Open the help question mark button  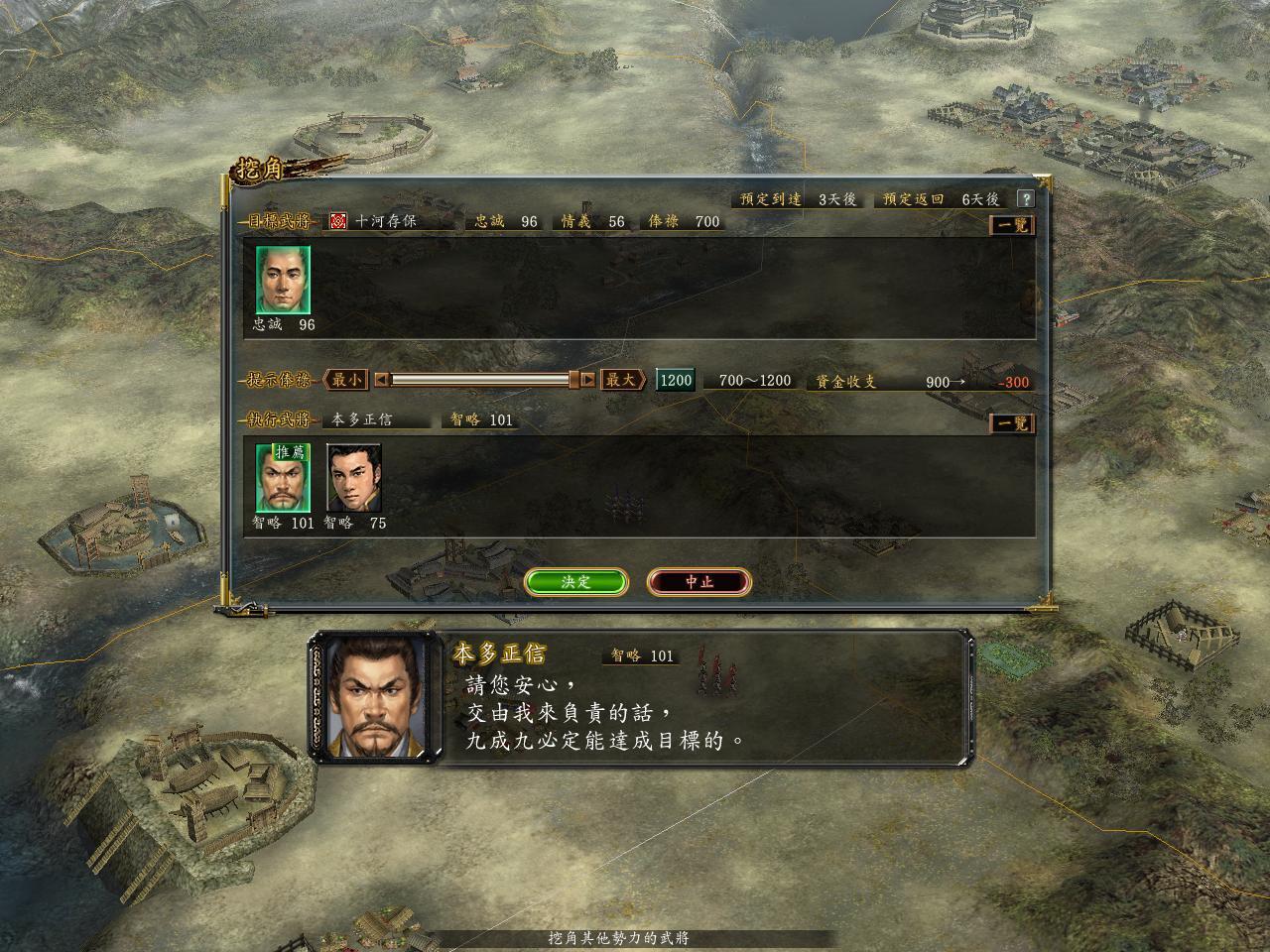1026,199
